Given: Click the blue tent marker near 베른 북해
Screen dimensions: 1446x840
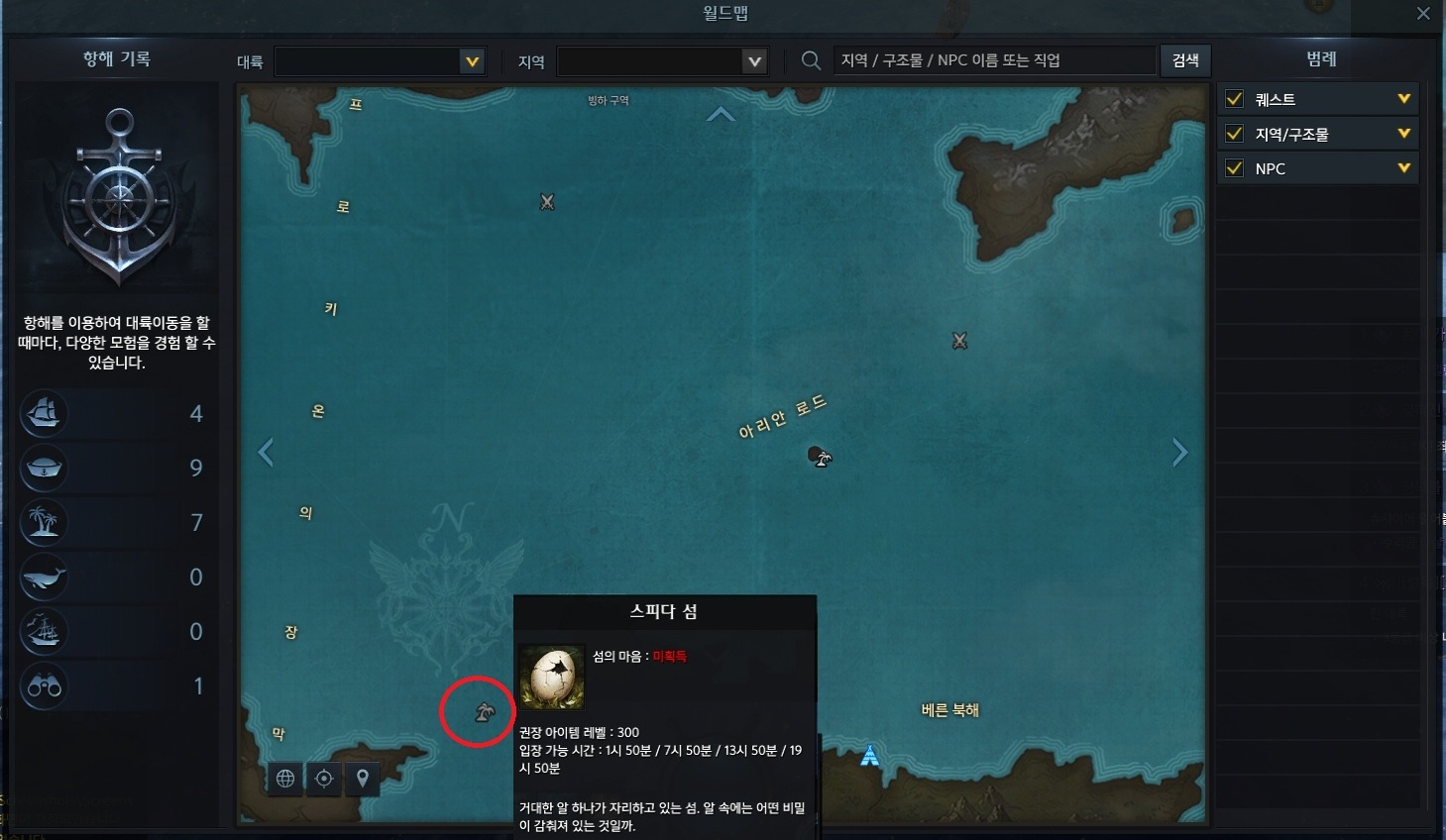Looking at the screenshot, I should pyautogui.click(x=869, y=756).
